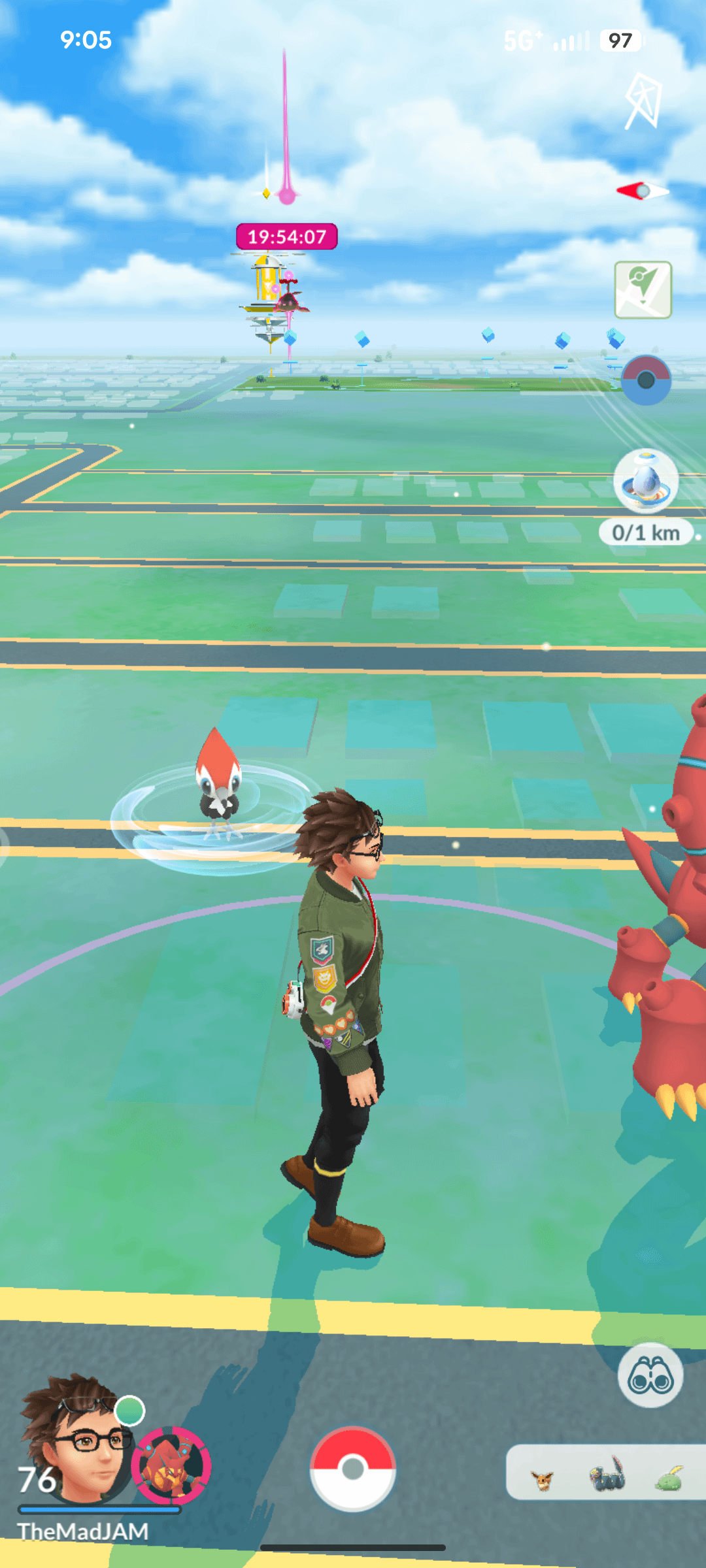The image size is (706, 1568).
Task: Open the egg incubator widget
Action: (646, 481)
